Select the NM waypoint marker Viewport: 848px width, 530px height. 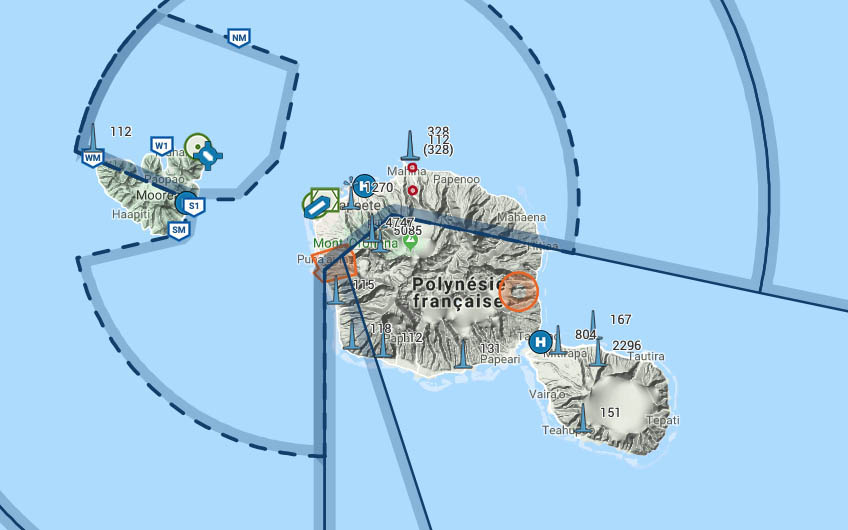(x=238, y=38)
